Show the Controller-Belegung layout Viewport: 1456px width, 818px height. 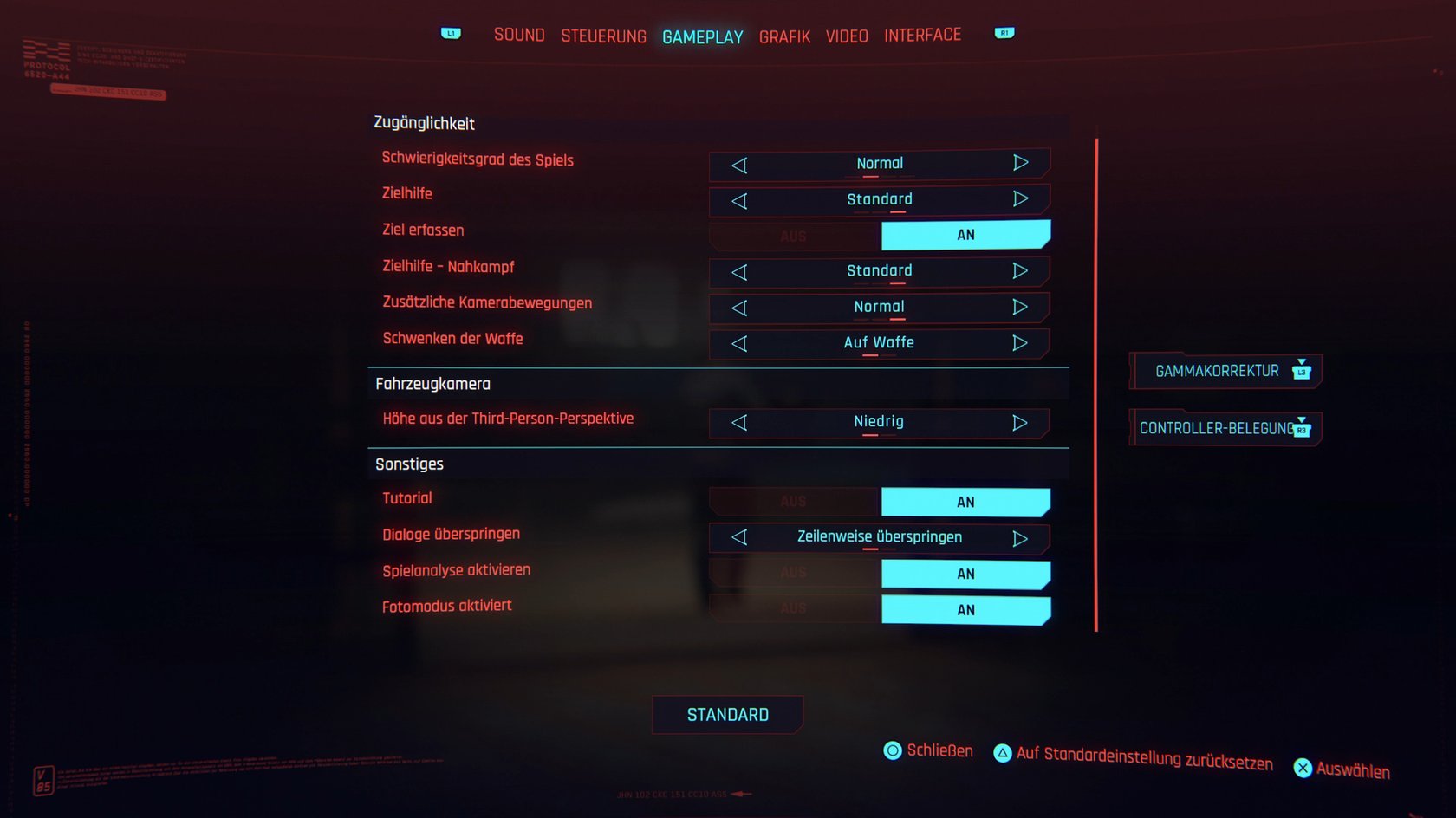click(1225, 428)
